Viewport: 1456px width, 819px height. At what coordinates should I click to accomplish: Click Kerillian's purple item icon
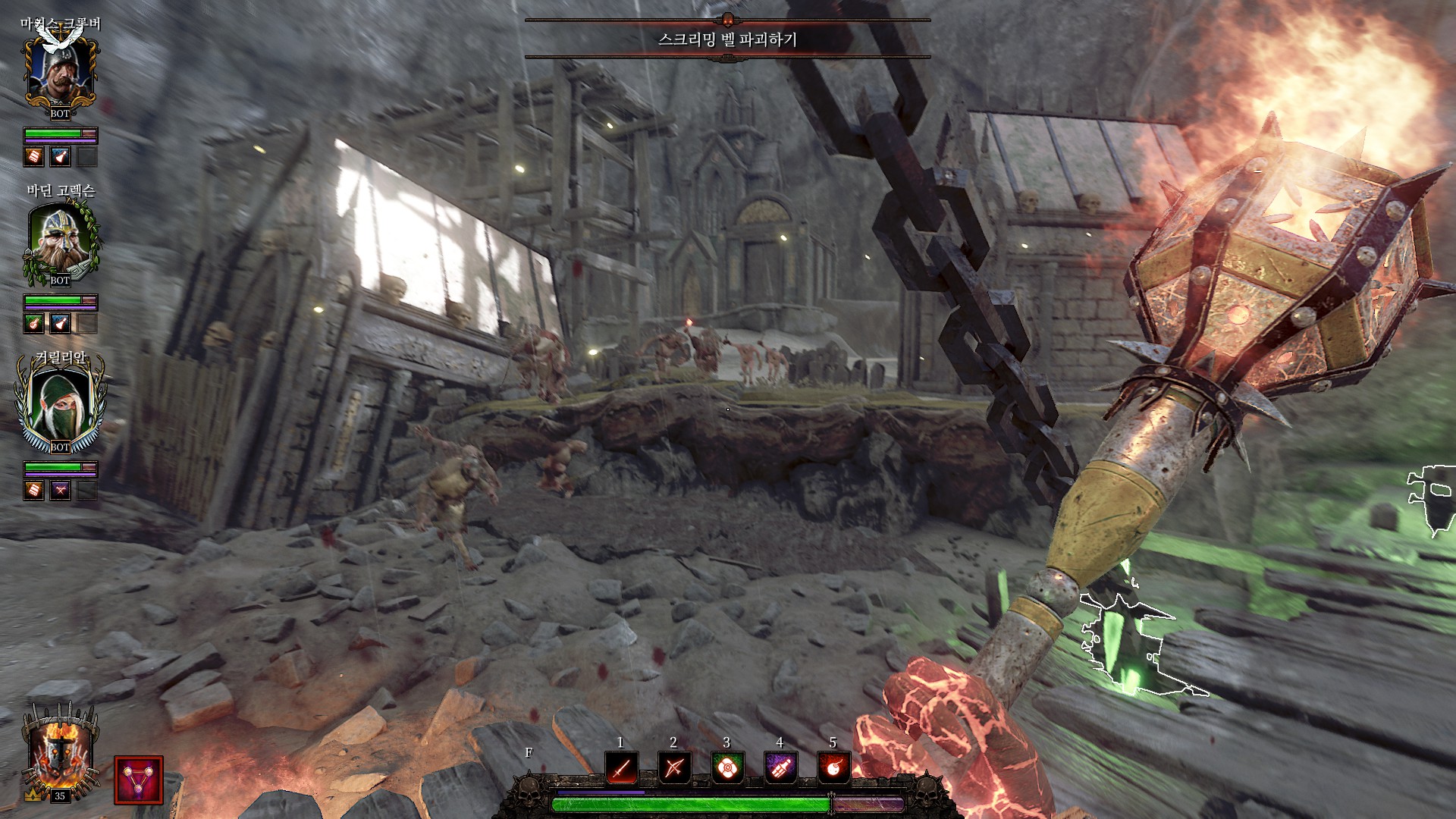60,491
